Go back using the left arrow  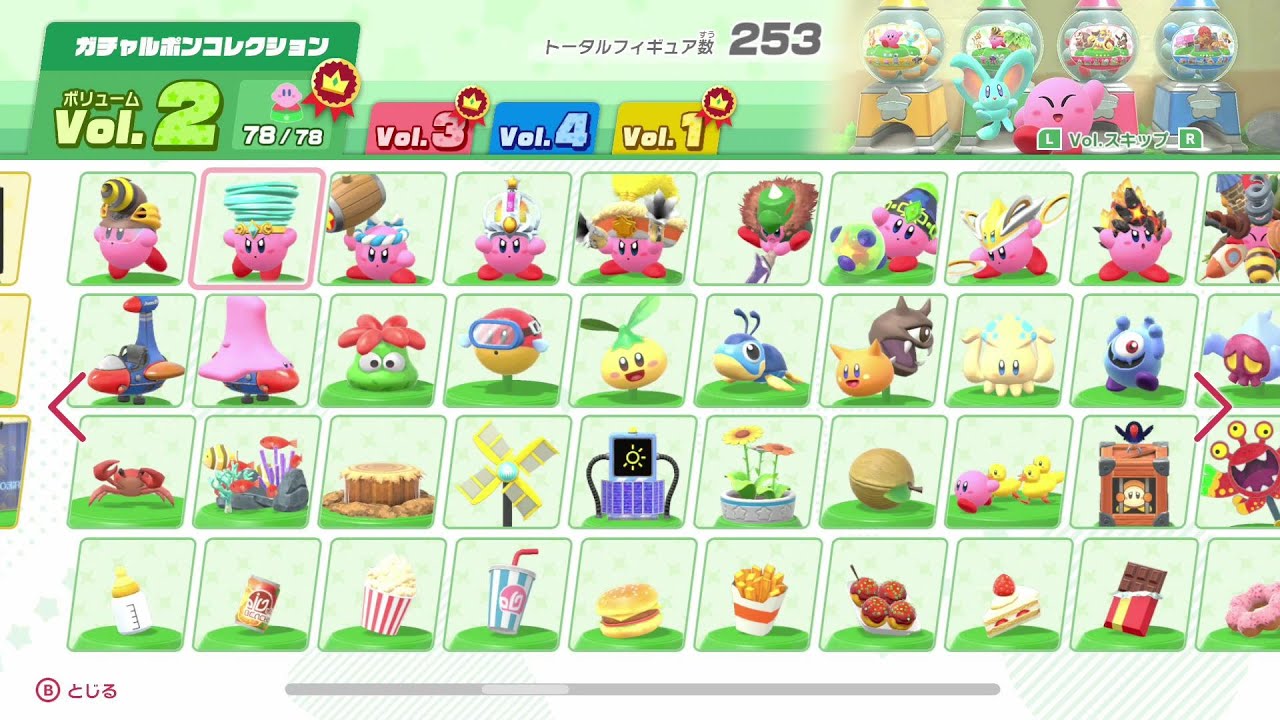point(62,405)
